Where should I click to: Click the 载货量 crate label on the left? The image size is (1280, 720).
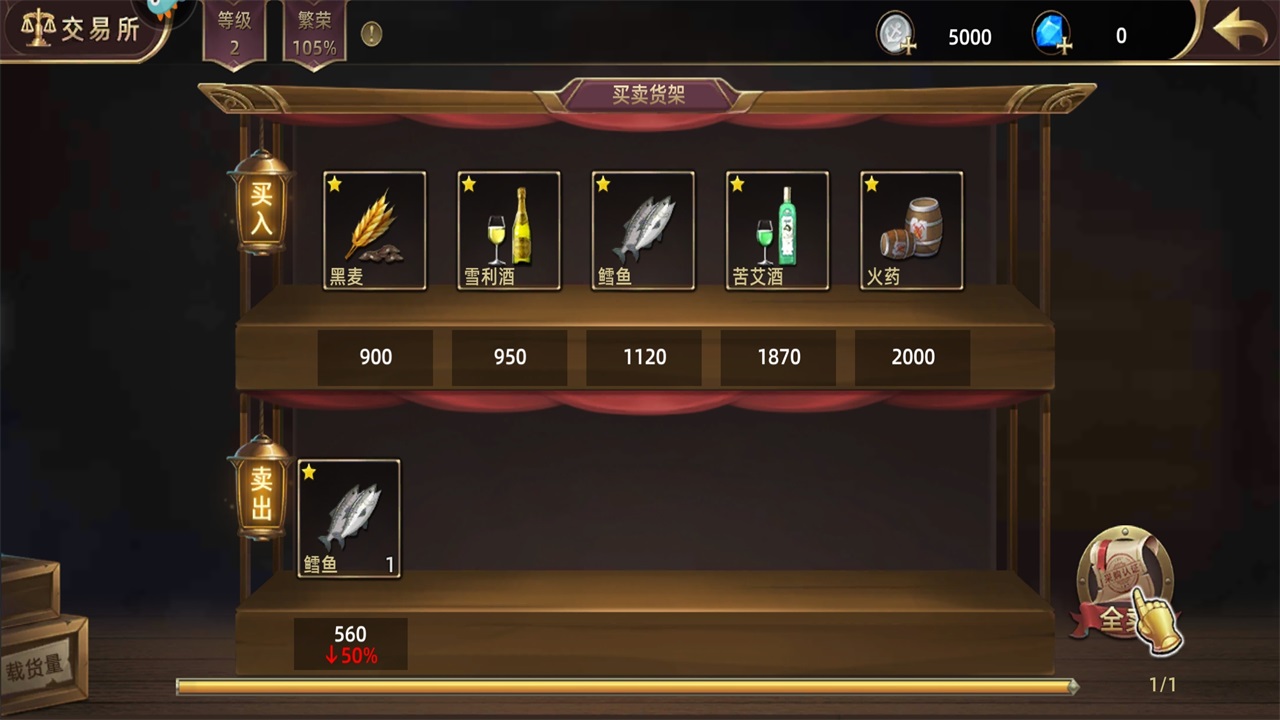[x=35, y=665]
